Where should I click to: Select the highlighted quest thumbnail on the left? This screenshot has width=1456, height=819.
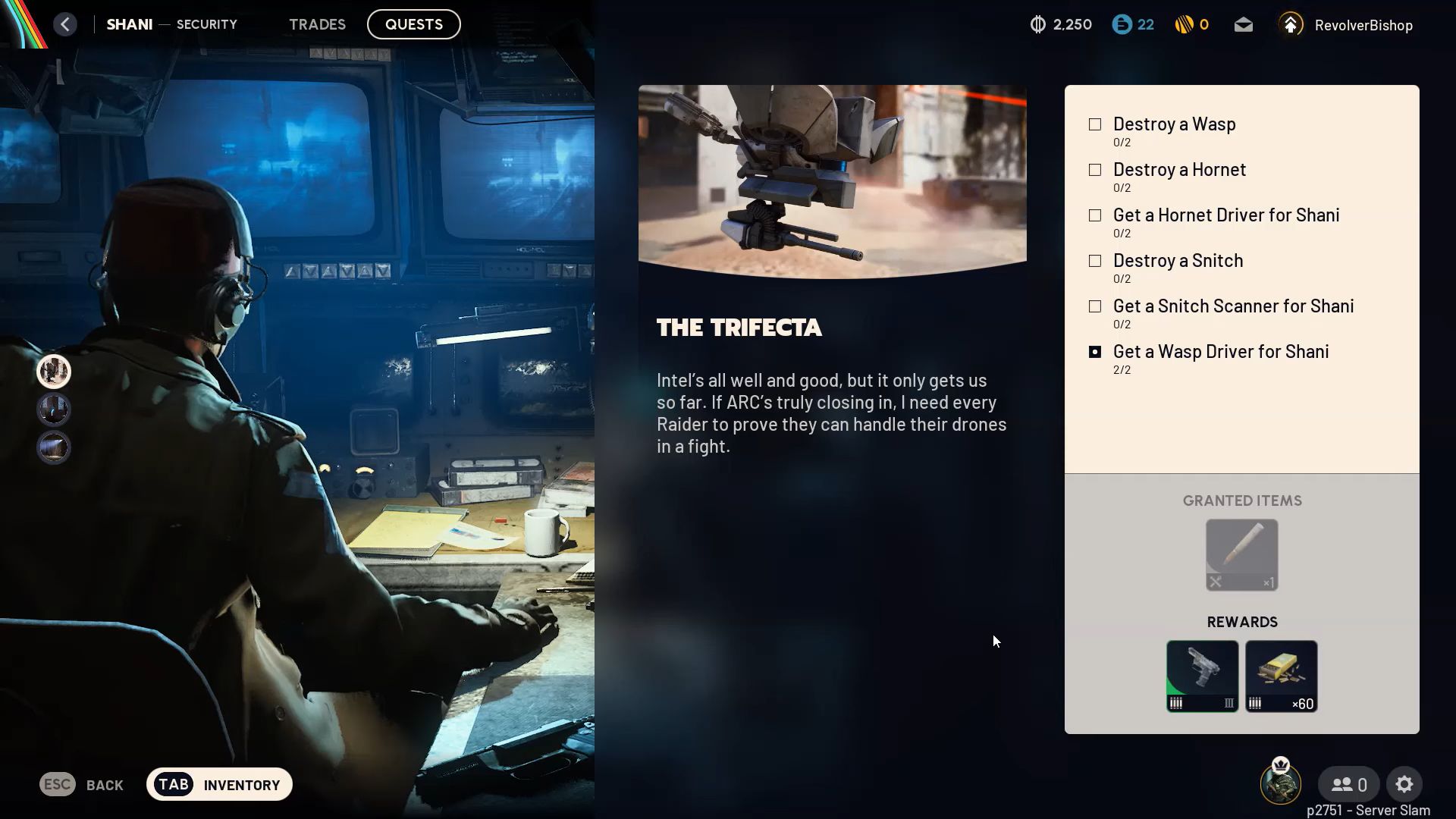(53, 372)
